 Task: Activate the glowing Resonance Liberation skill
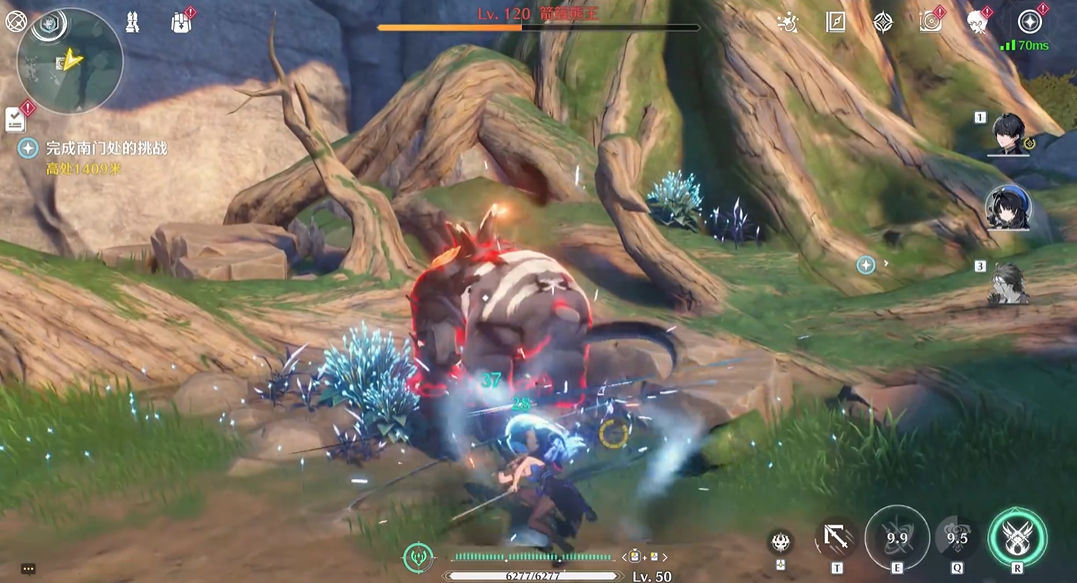(1017, 538)
